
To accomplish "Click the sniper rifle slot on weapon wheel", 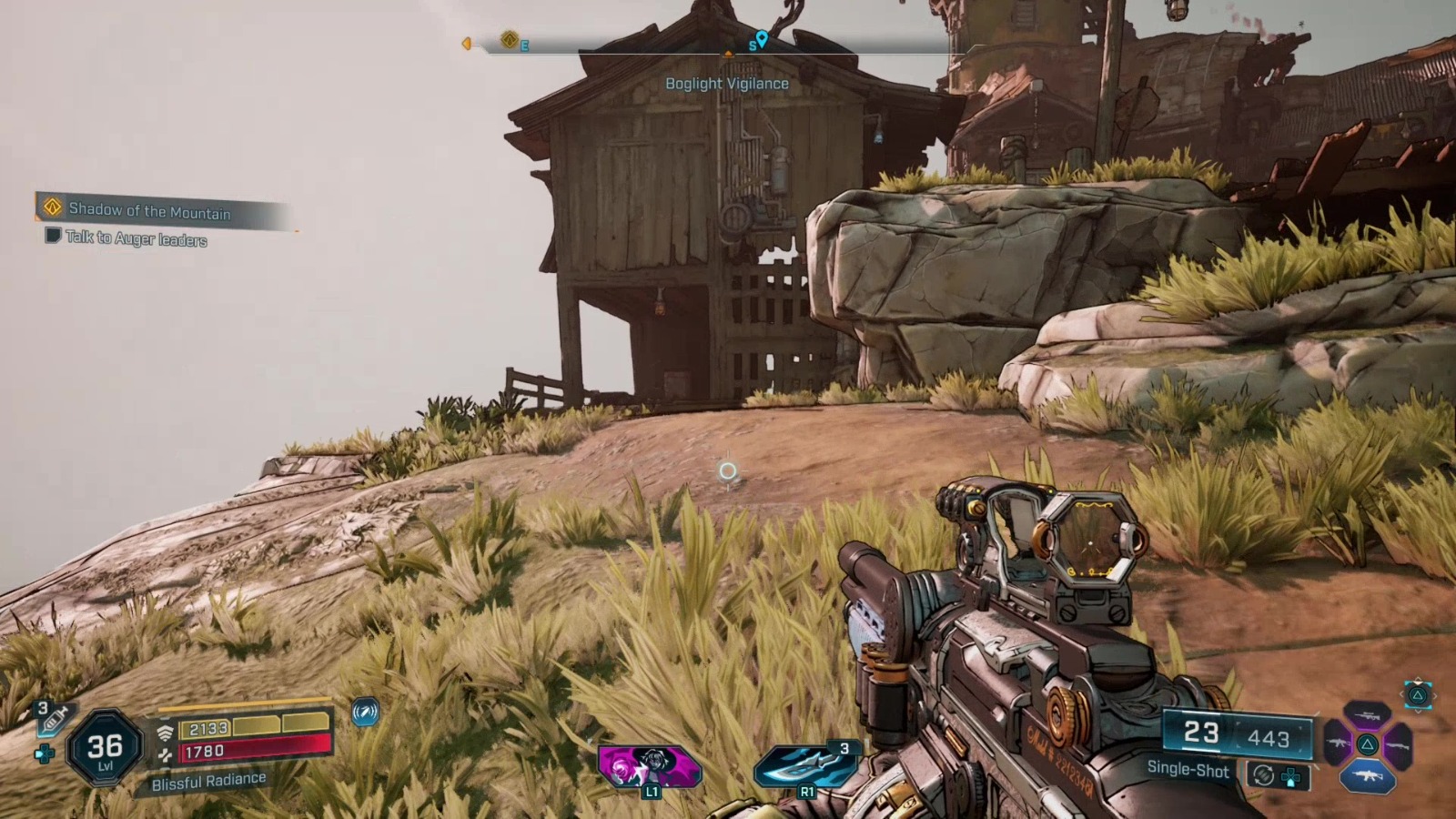I will [1367, 715].
